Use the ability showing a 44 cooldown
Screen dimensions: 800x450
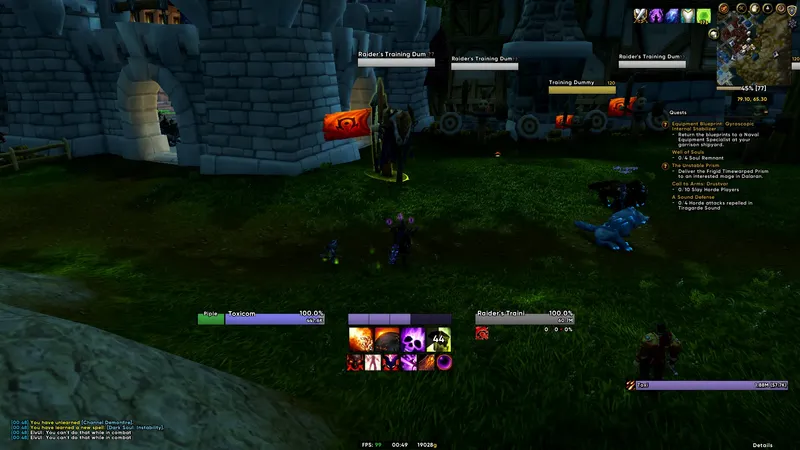(437, 340)
